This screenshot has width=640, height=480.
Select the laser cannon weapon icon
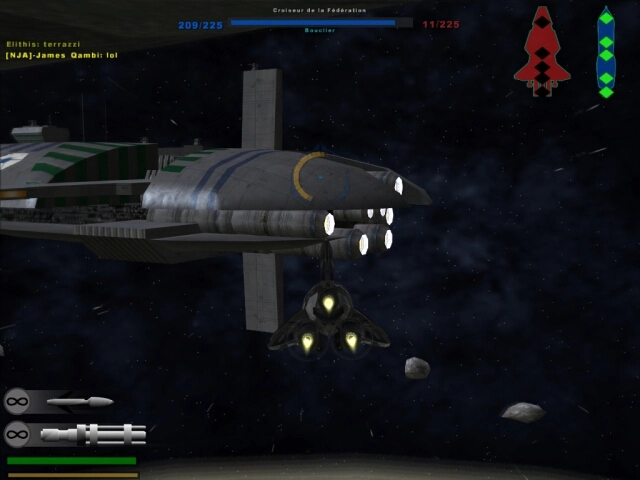pos(95,434)
